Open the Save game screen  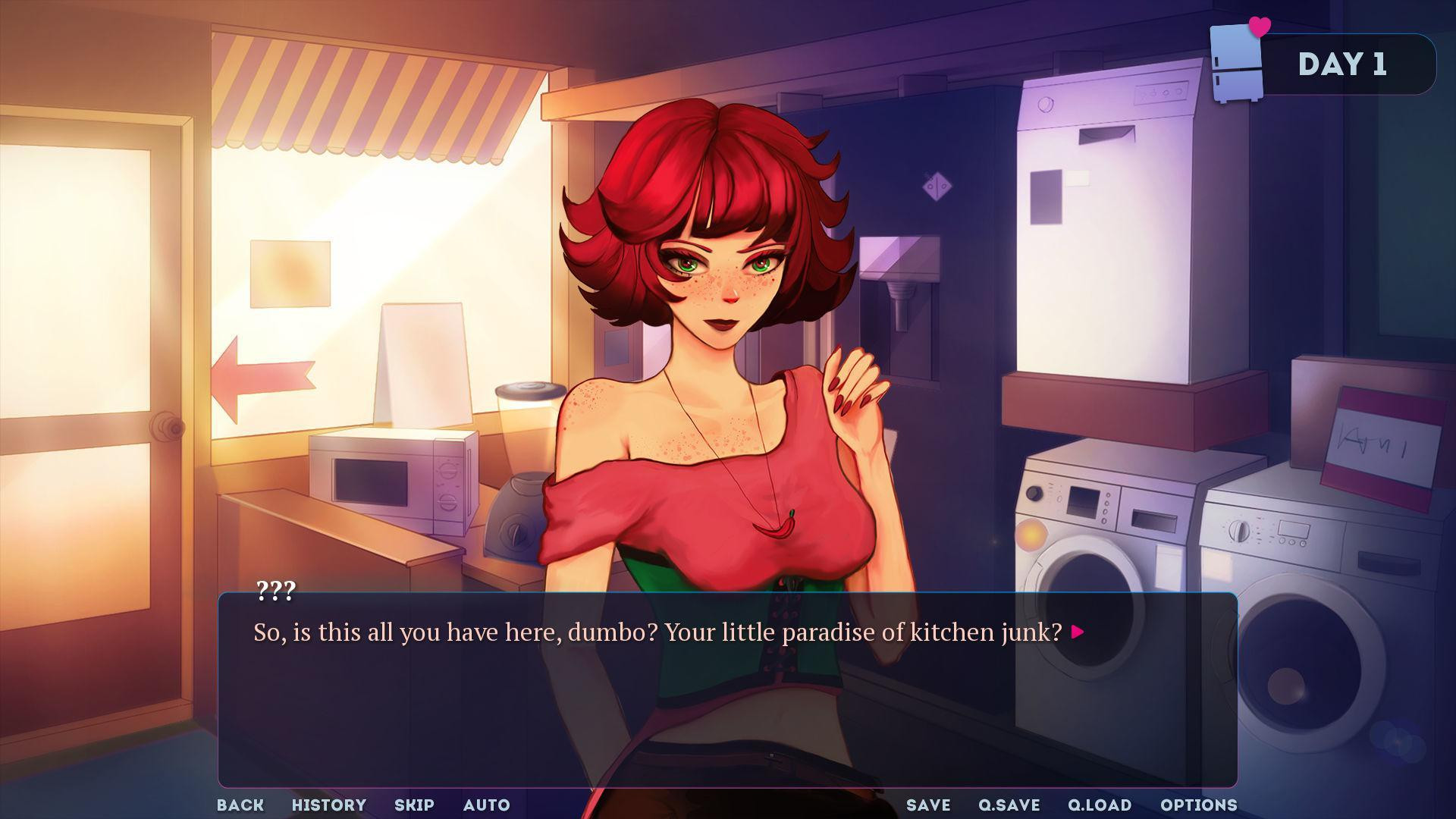tap(928, 805)
